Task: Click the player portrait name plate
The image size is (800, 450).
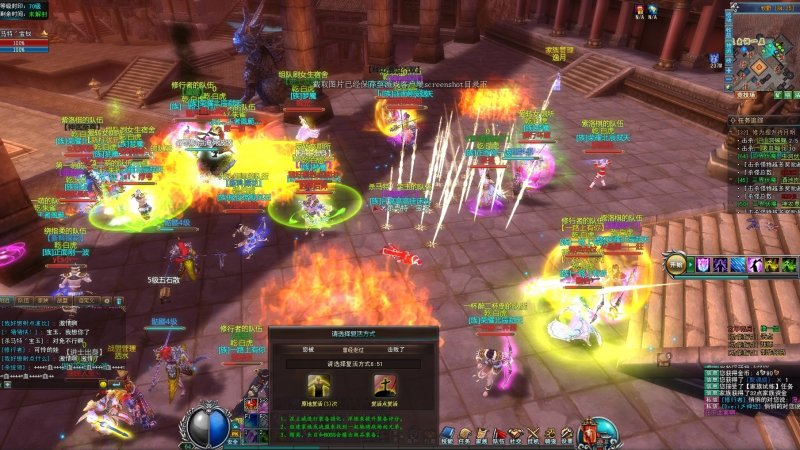Action: [x=20, y=34]
